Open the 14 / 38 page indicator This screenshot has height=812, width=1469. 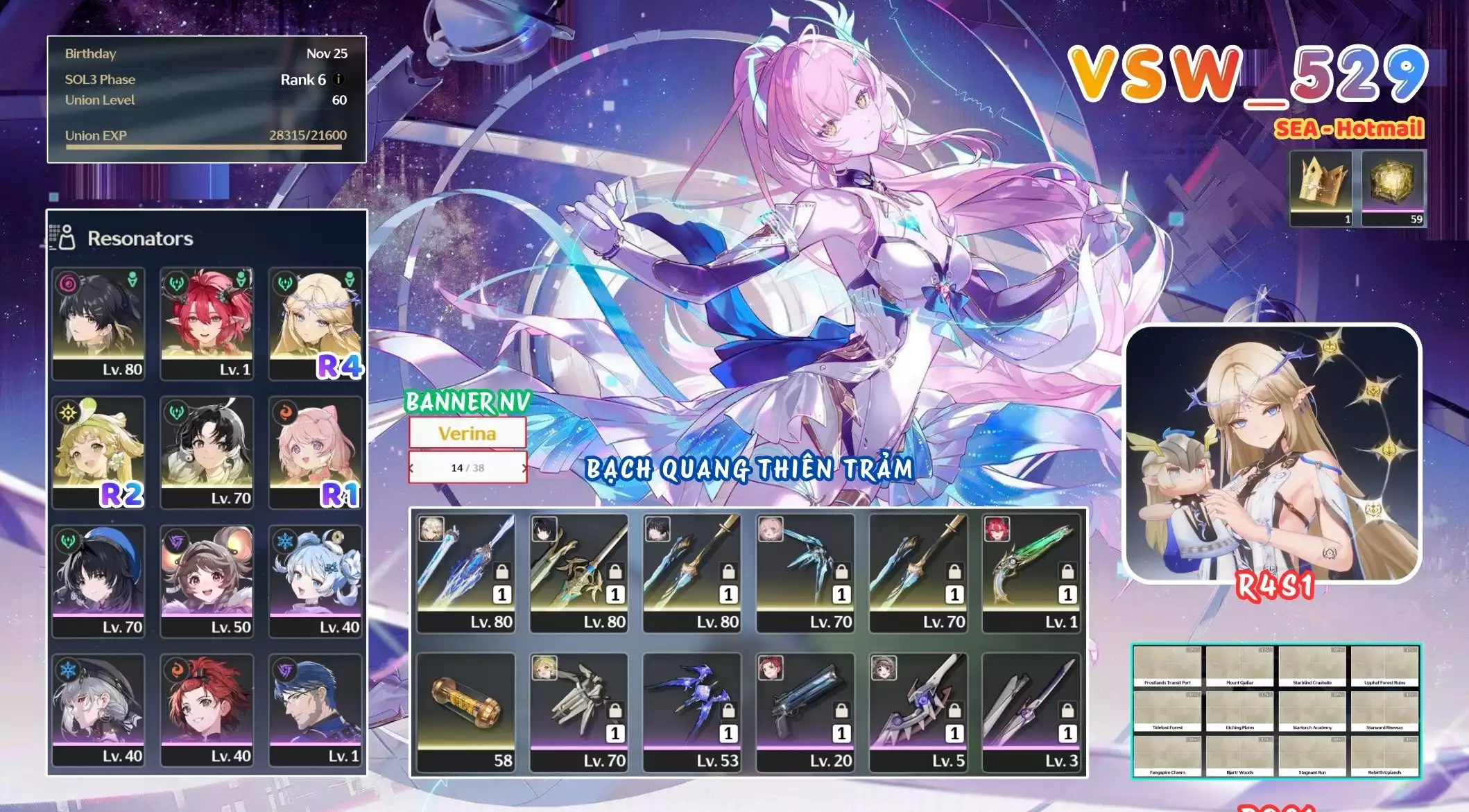(x=468, y=467)
